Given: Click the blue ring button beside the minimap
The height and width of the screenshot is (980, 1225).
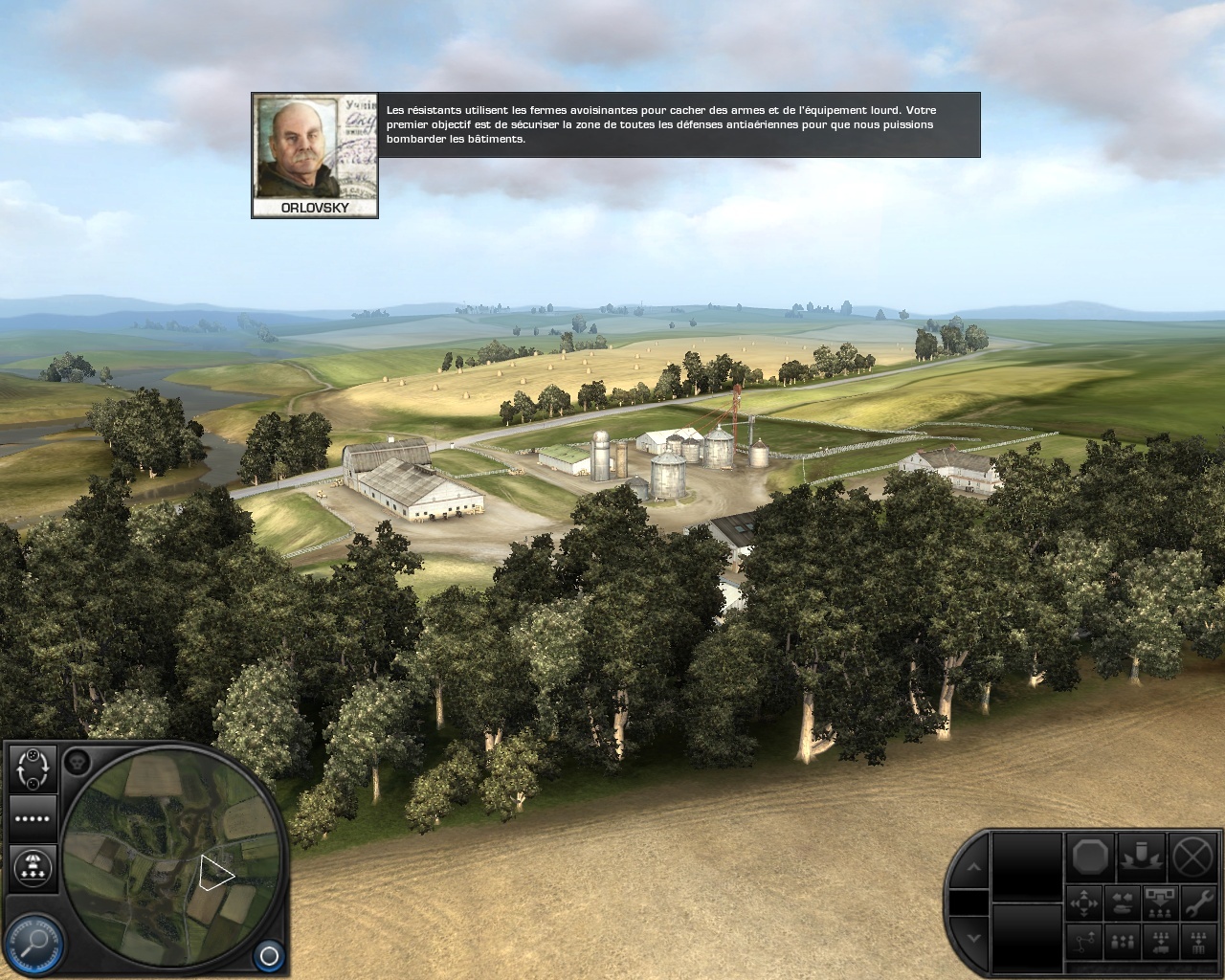Looking at the screenshot, I should pyautogui.click(x=269, y=955).
